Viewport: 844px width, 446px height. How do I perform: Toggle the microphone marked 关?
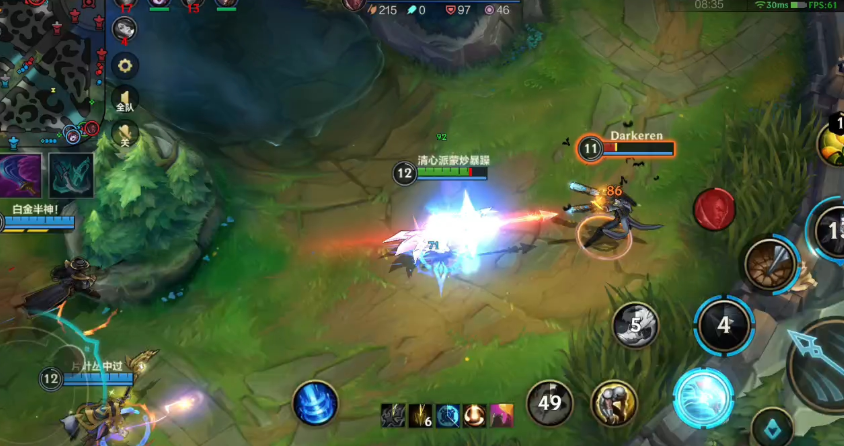125,133
